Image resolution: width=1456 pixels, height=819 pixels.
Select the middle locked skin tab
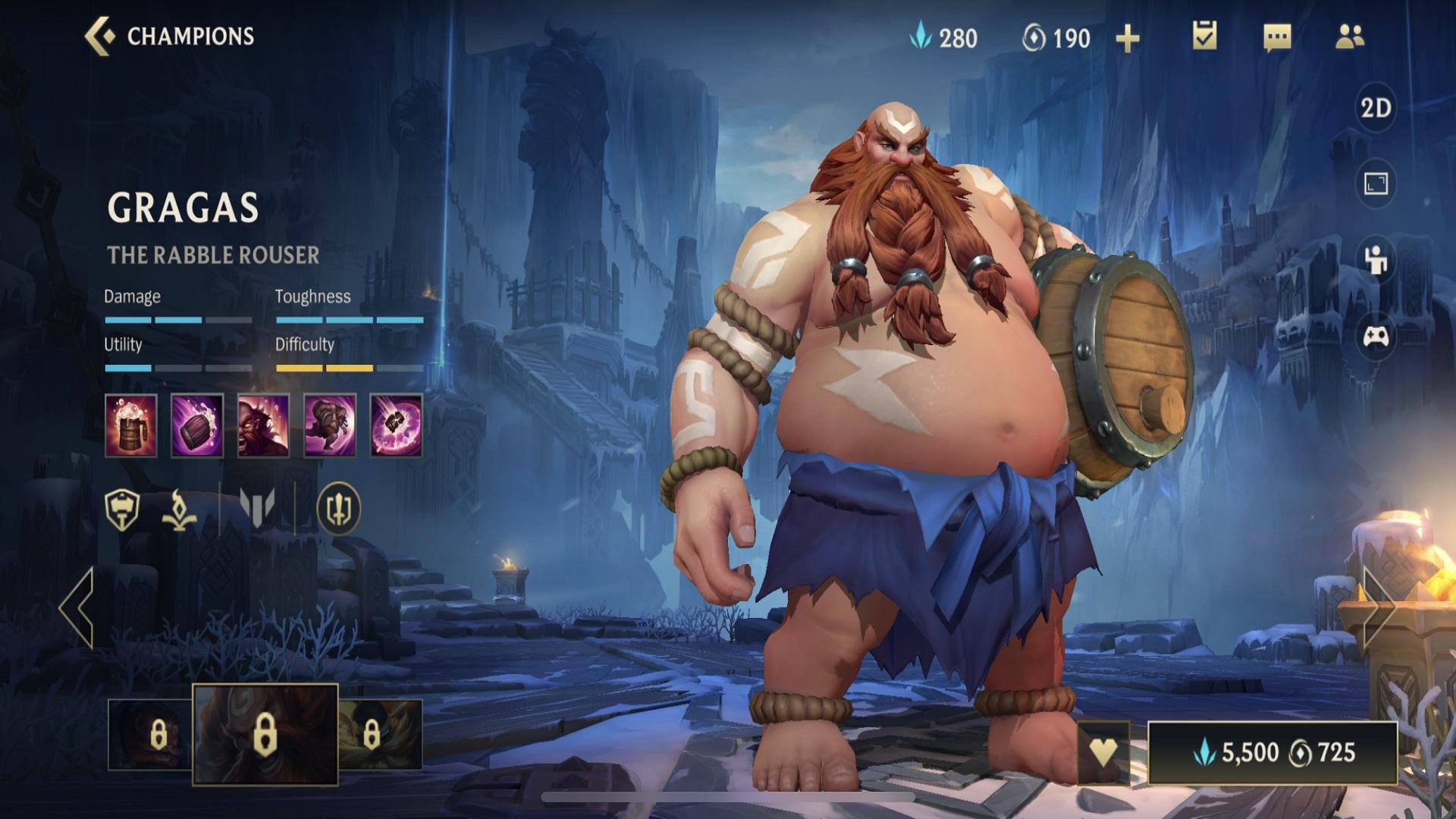coord(267,735)
